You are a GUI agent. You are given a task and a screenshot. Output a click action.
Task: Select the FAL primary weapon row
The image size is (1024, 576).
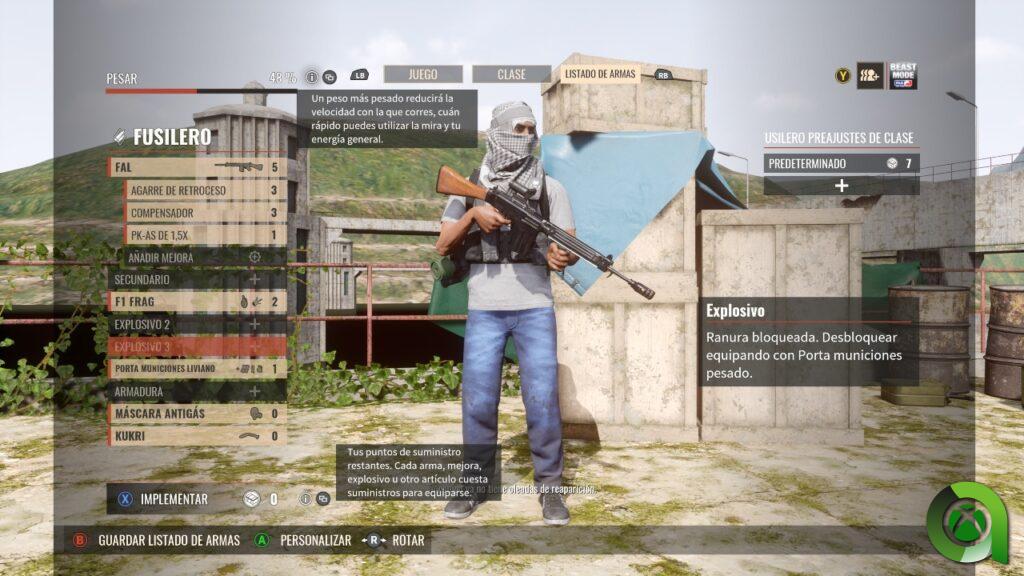coord(197,167)
